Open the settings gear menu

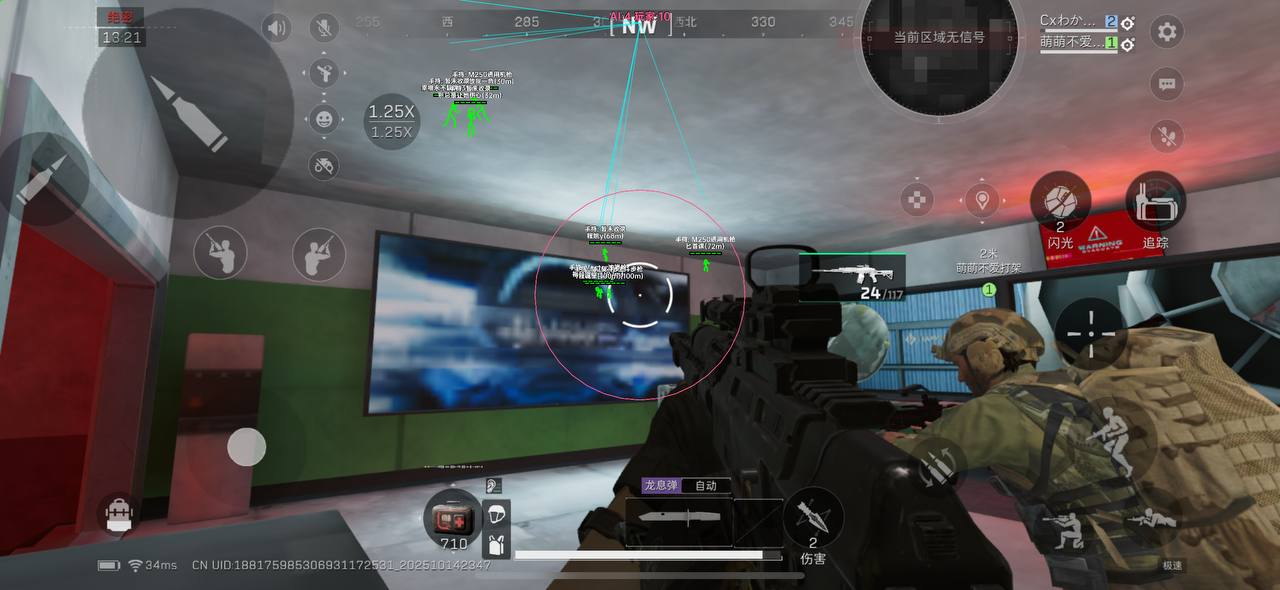click(x=1166, y=31)
